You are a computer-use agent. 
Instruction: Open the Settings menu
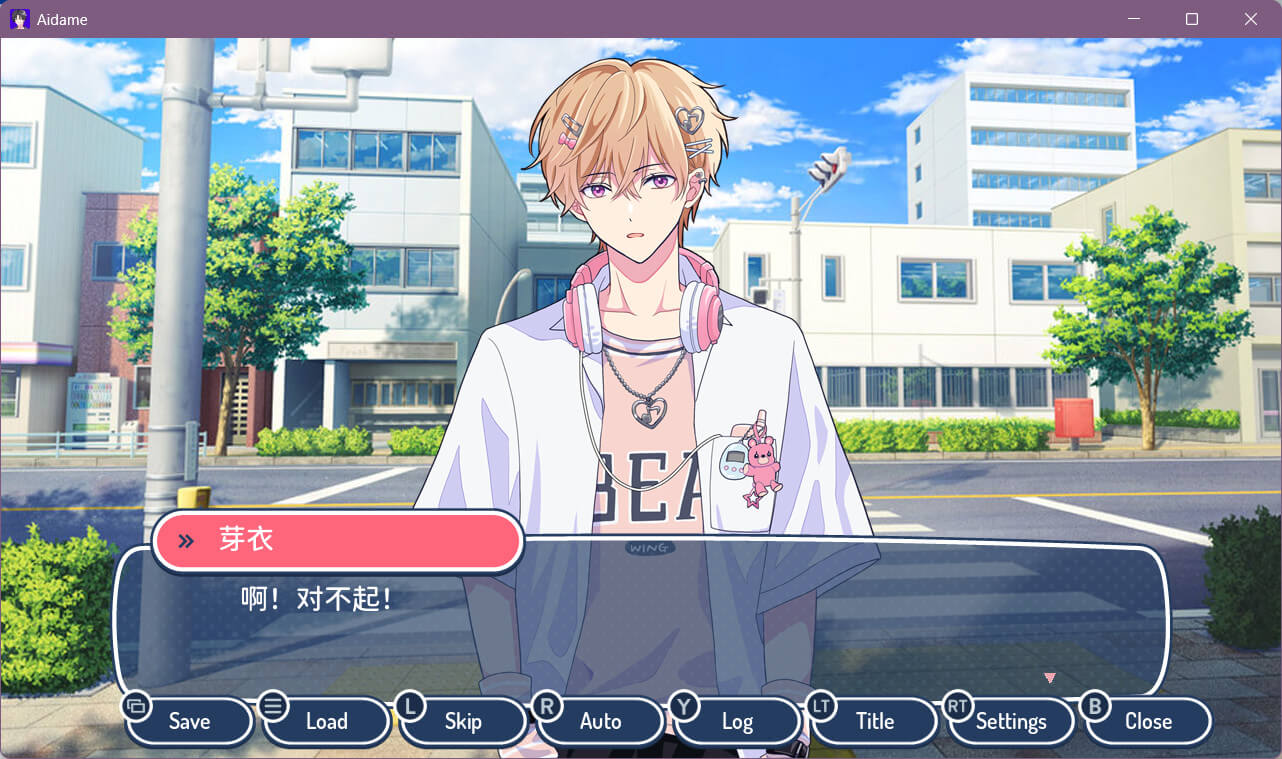pyautogui.click(x=1011, y=721)
